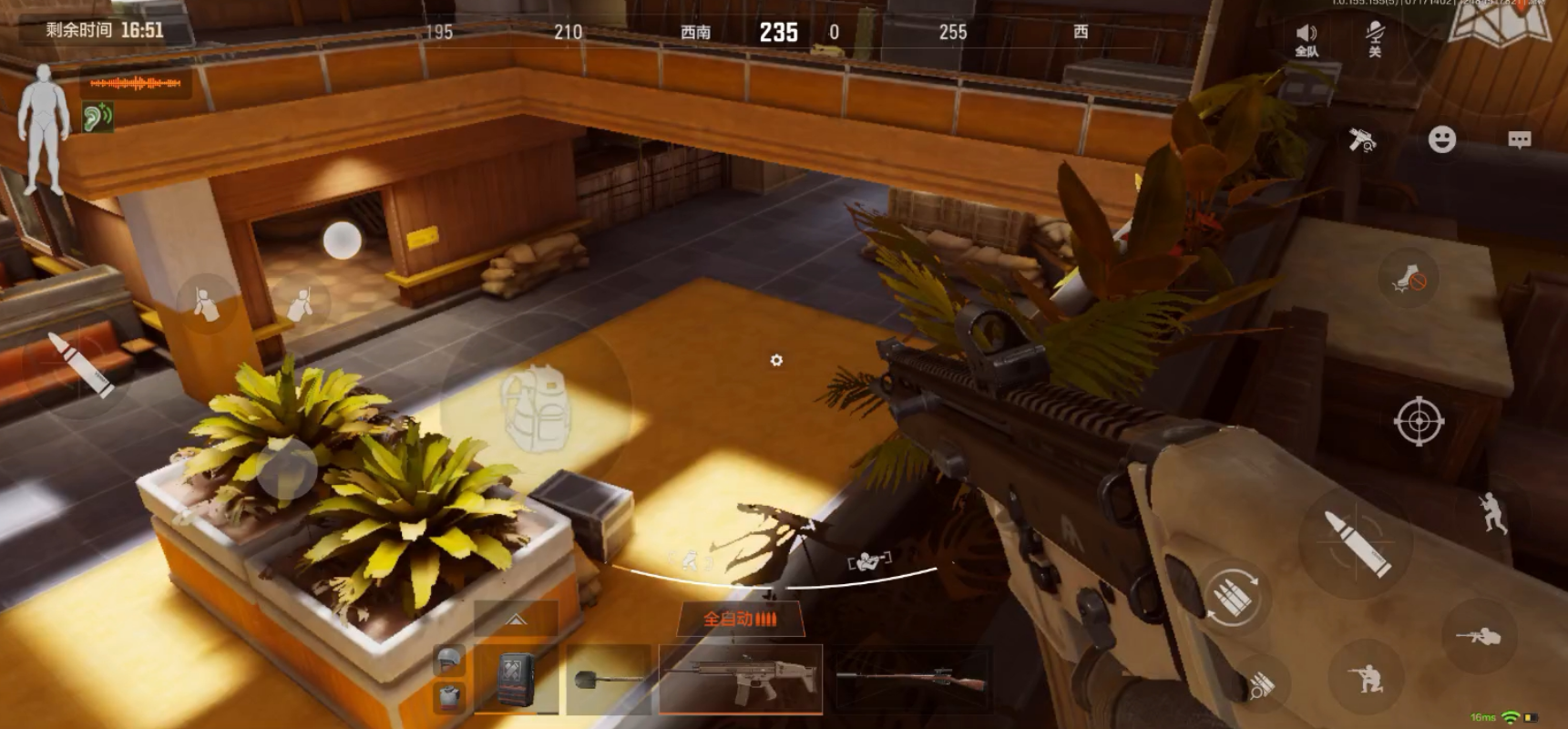
Task: Tap the ear hearing indicator icon
Action: pyautogui.click(x=97, y=117)
